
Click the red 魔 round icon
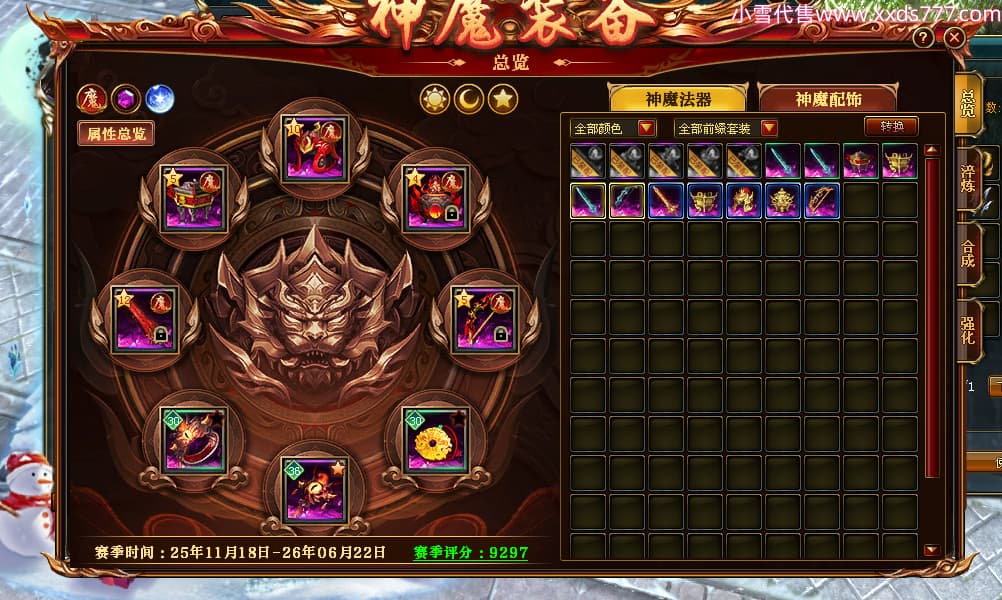[92, 98]
